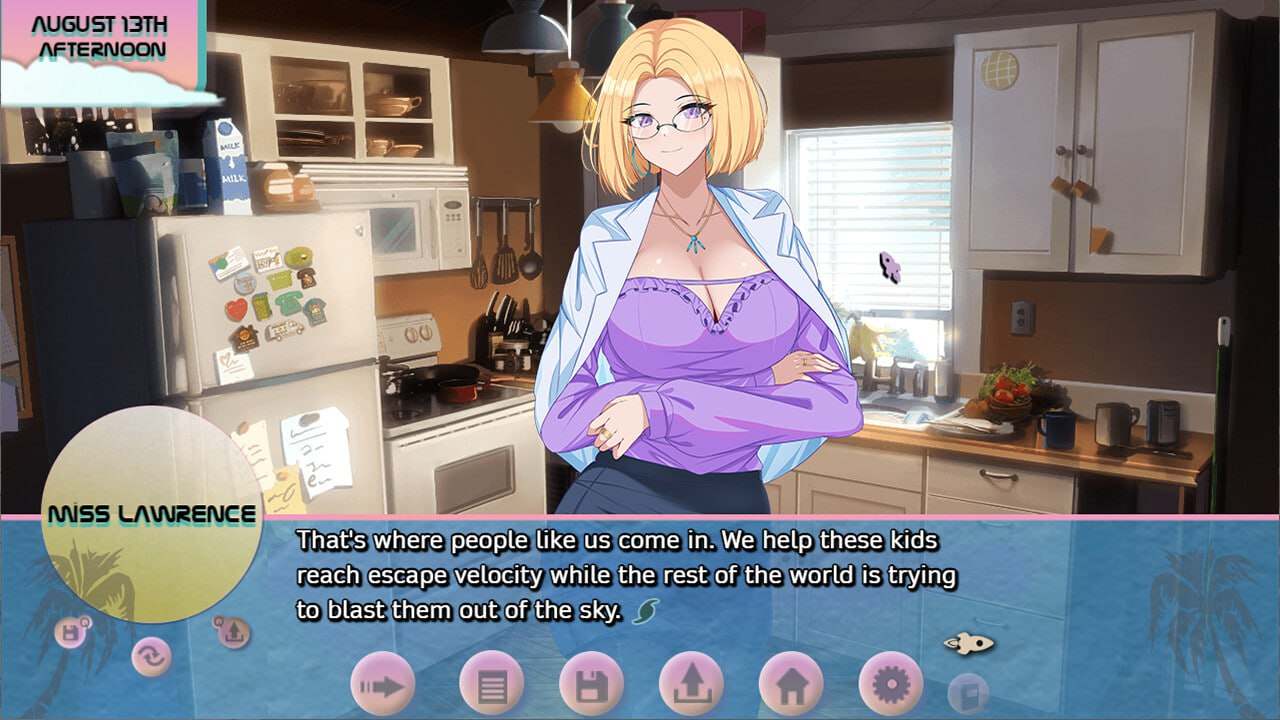
Task: Open the load game menu
Action: point(691,685)
